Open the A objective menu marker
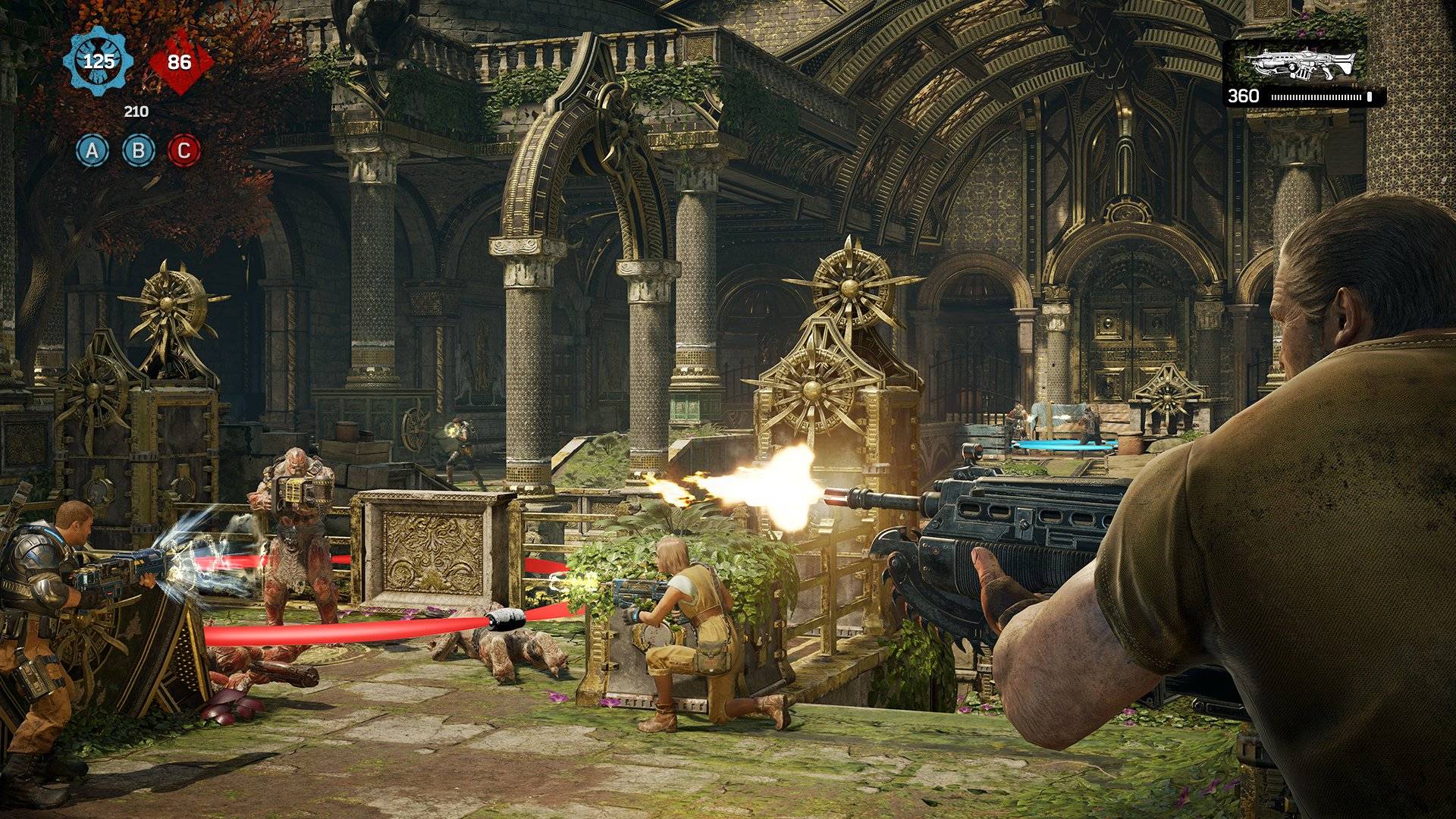1456x819 pixels. click(x=93, y=152)
